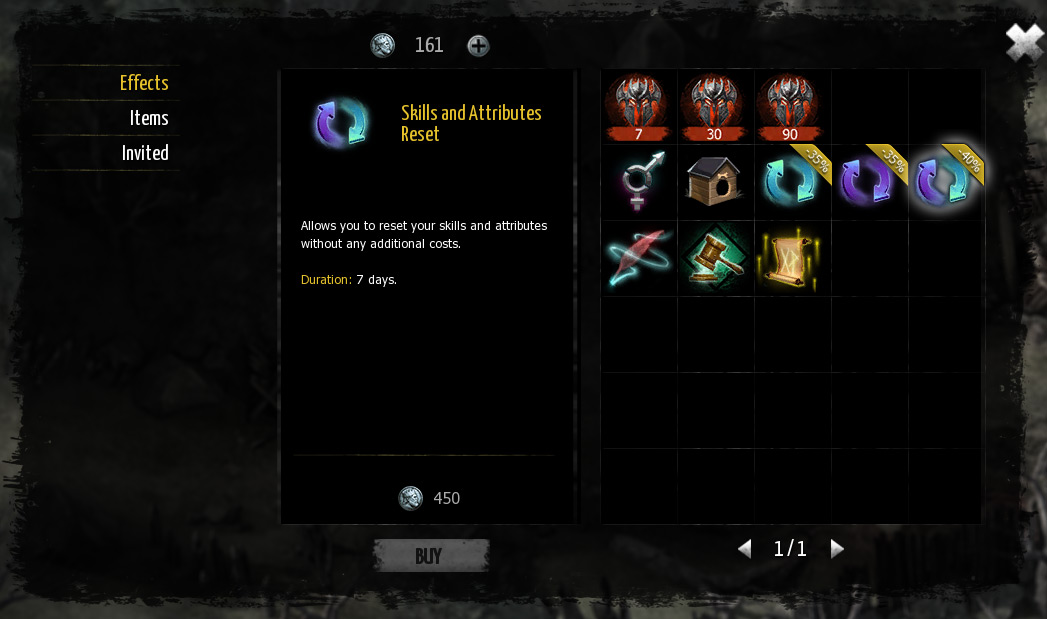Close the shop window
1047x619 pixels.
coord(1024,43)
